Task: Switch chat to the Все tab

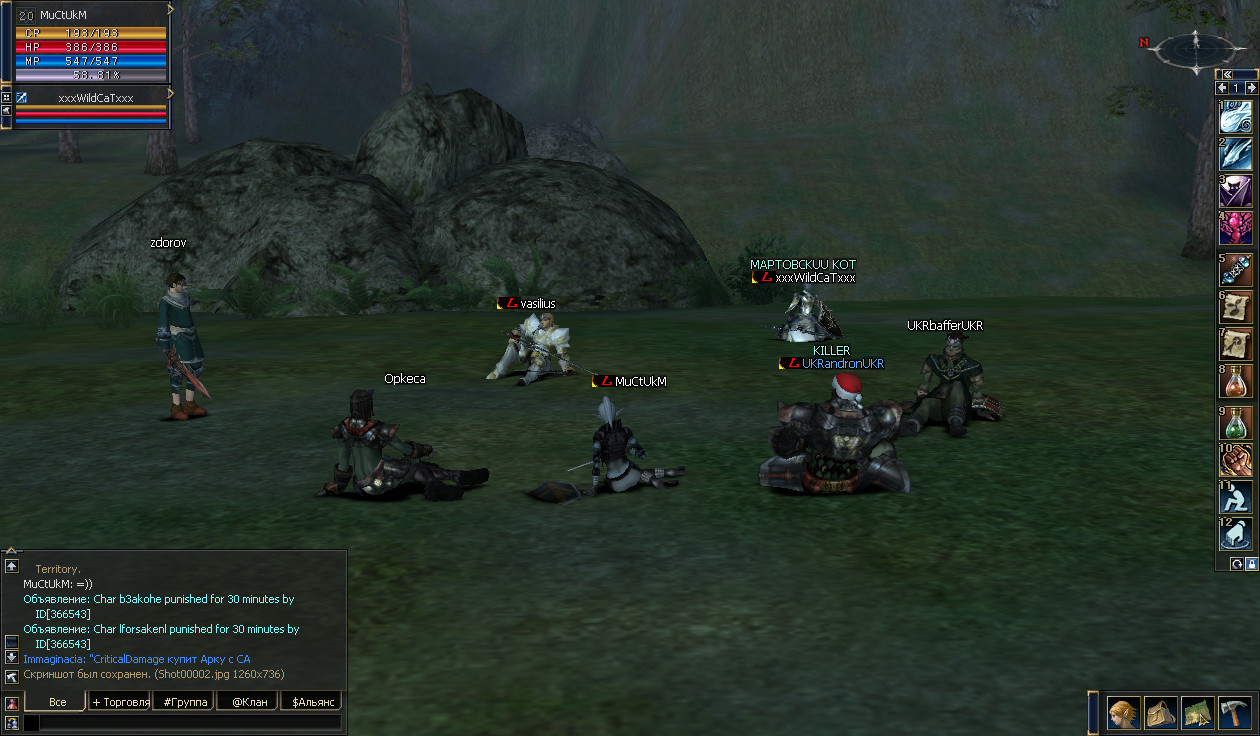Action: click(x=57, y=702)
